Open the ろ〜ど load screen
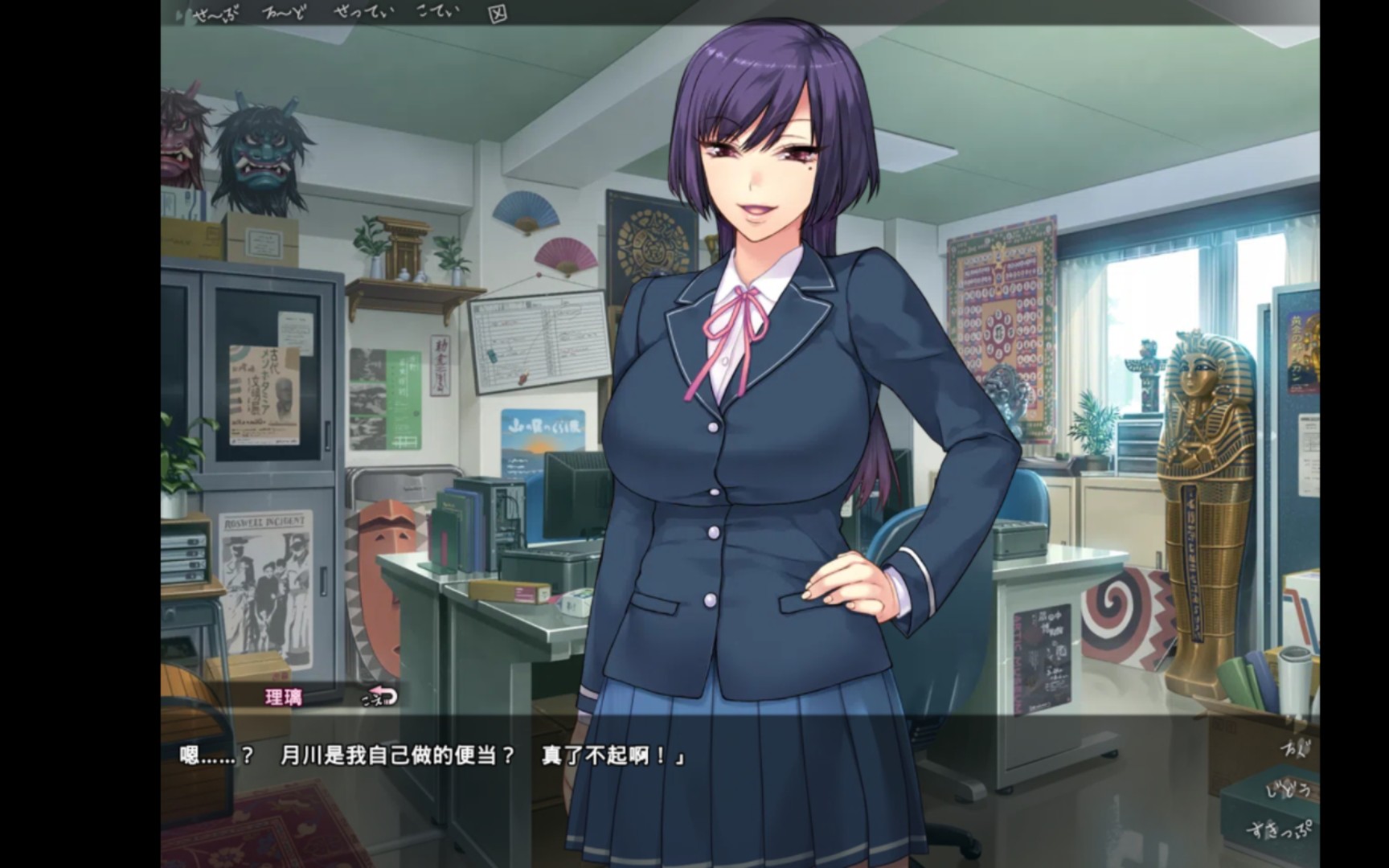1389x868 pixels. pyautogui.click(x=283, y=13)
